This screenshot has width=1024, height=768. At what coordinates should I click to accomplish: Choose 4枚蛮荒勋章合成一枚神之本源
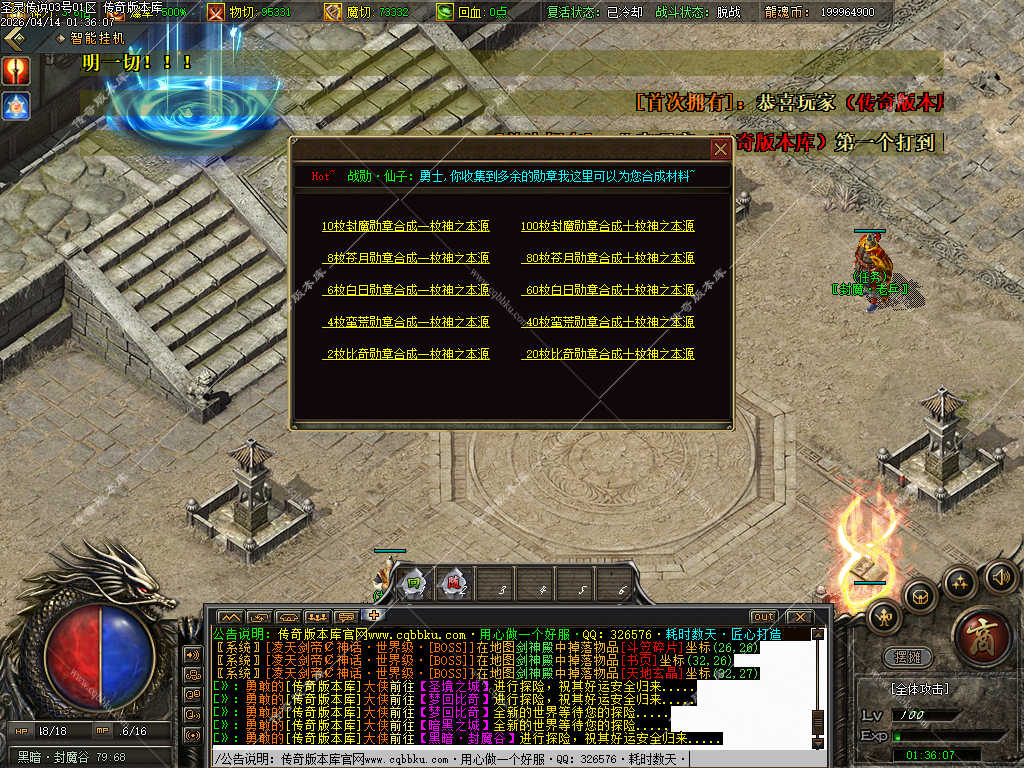point(408,322)
